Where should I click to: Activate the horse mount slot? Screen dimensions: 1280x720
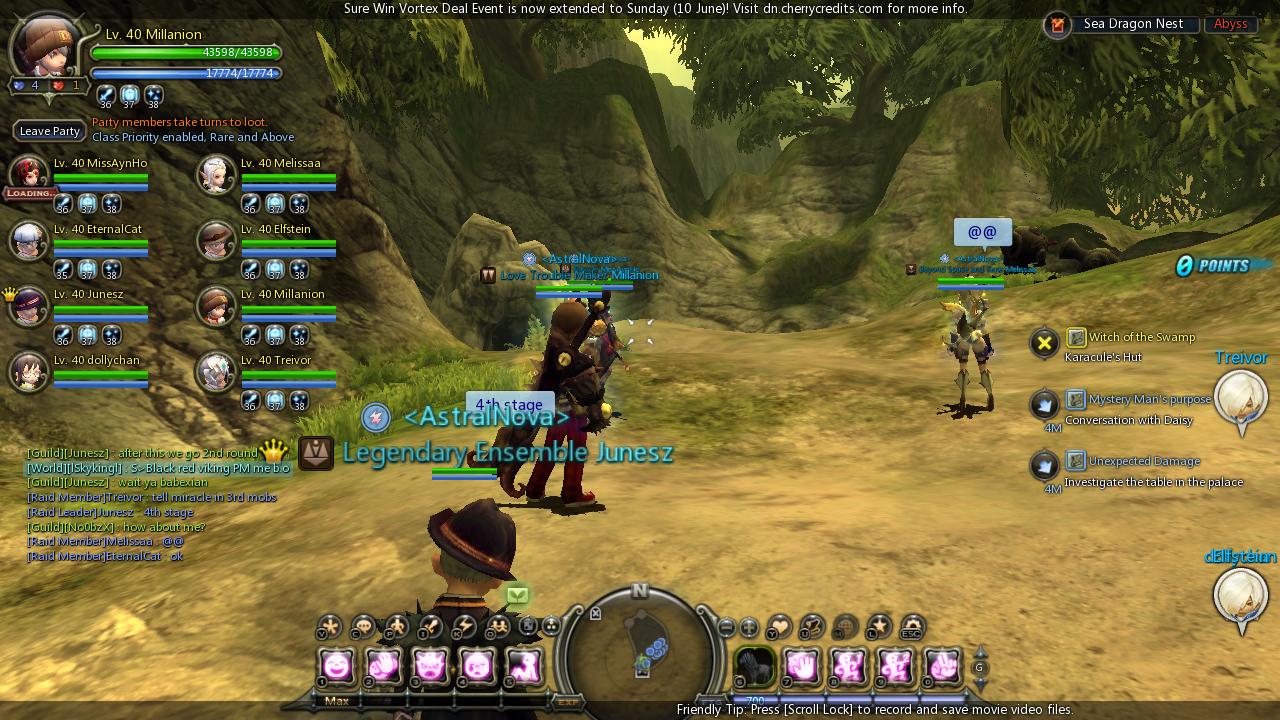pyautogui.click(x=755, y=665)
